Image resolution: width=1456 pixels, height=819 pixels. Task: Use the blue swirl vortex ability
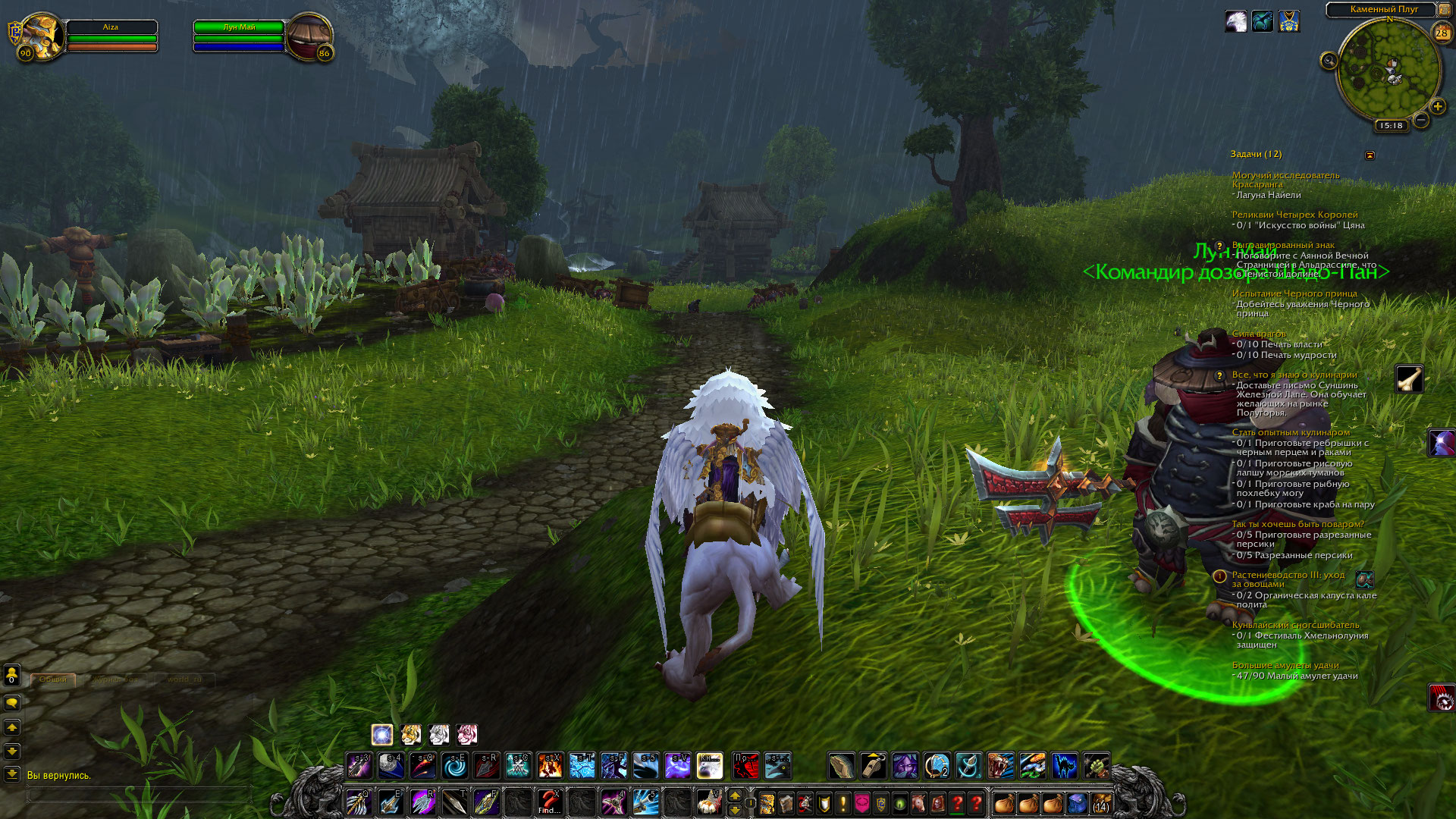pyautogui.click(x=455, y=766)
